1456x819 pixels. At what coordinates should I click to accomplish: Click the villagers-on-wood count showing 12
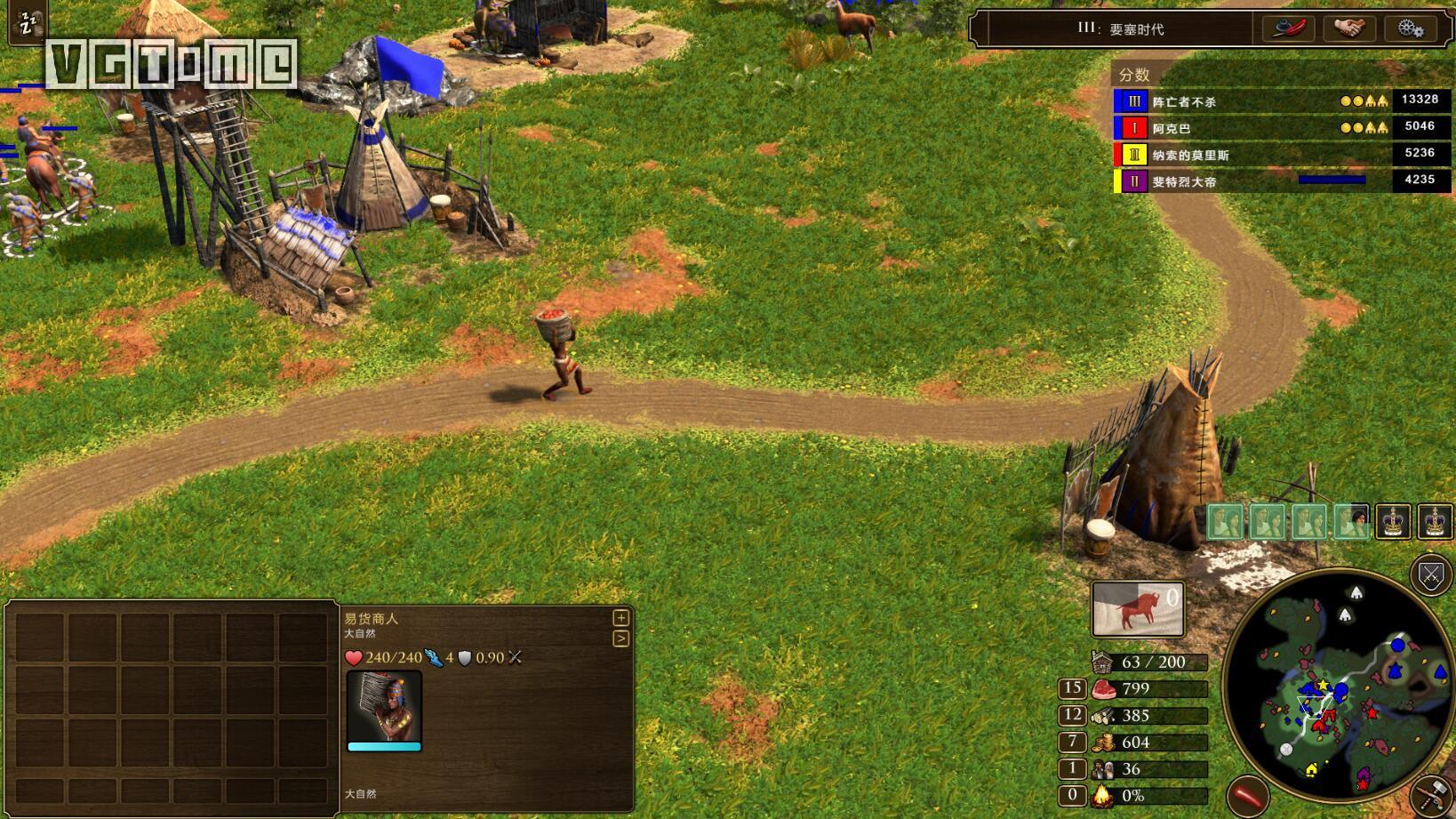[1072, 715]
